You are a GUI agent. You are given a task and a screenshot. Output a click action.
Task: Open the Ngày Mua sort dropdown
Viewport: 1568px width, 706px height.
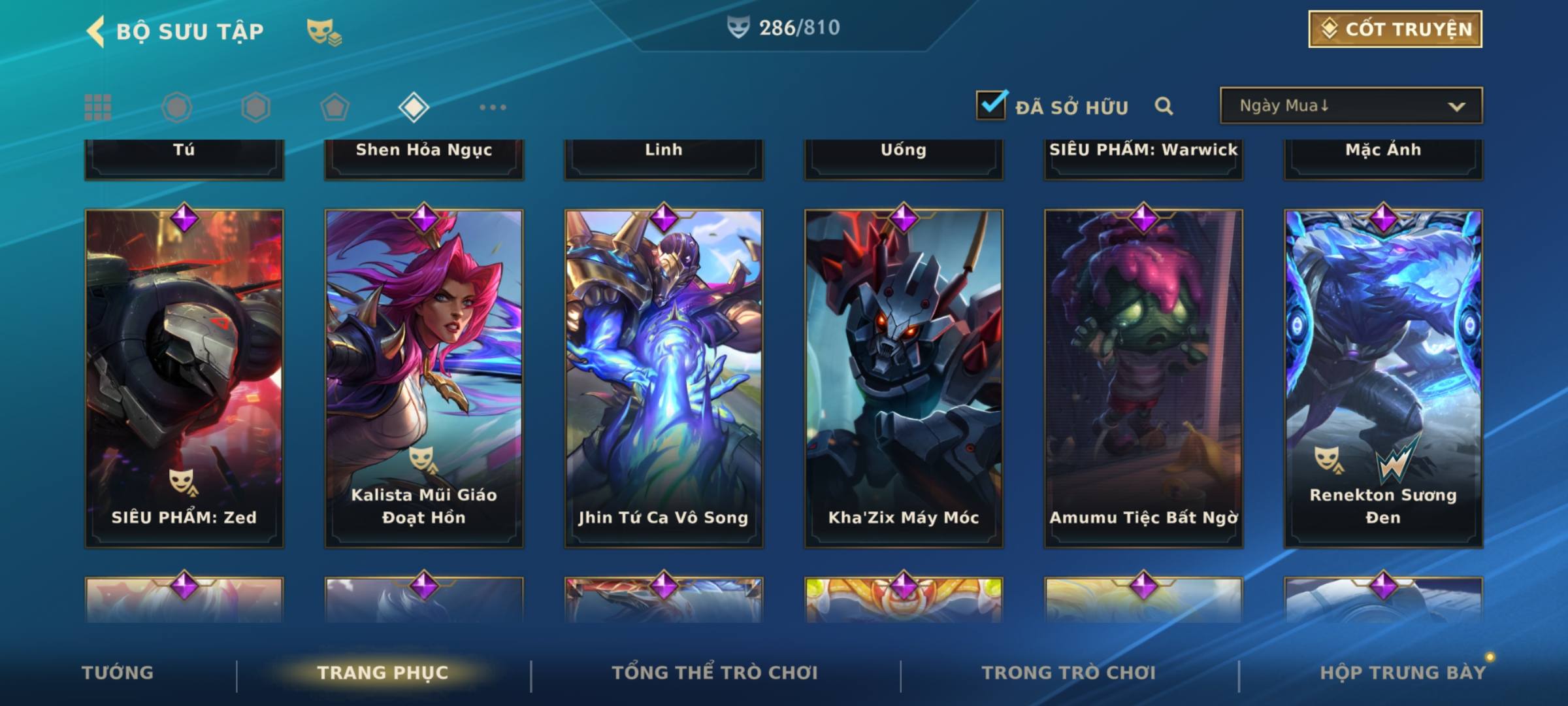coord(1350,106)
